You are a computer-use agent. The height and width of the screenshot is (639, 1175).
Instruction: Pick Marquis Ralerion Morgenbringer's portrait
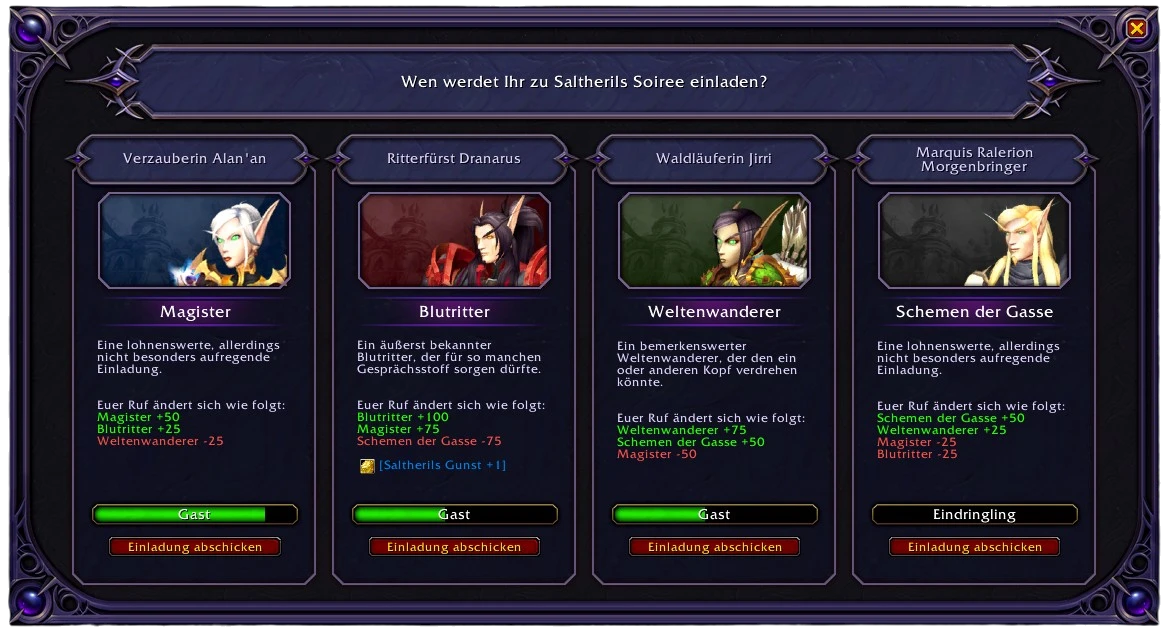(974, 241)
